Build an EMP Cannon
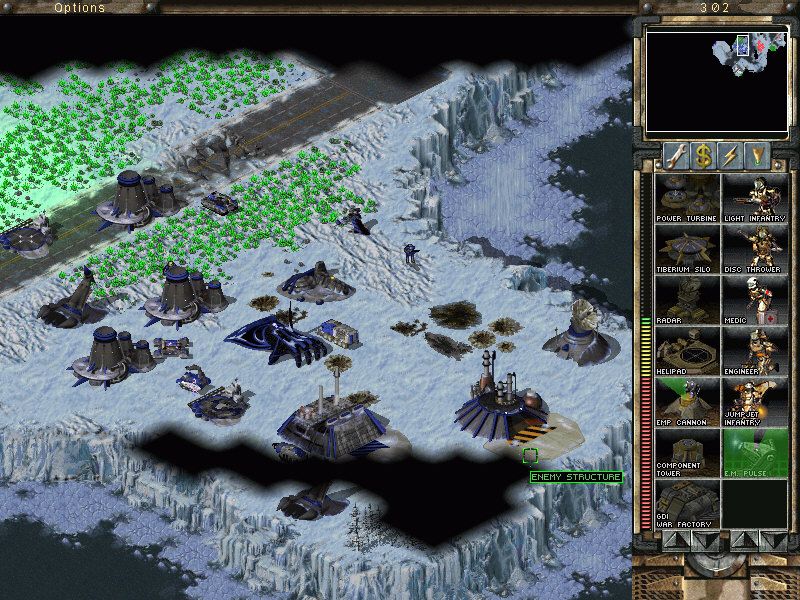800x600 pixels. coord(687,402)
